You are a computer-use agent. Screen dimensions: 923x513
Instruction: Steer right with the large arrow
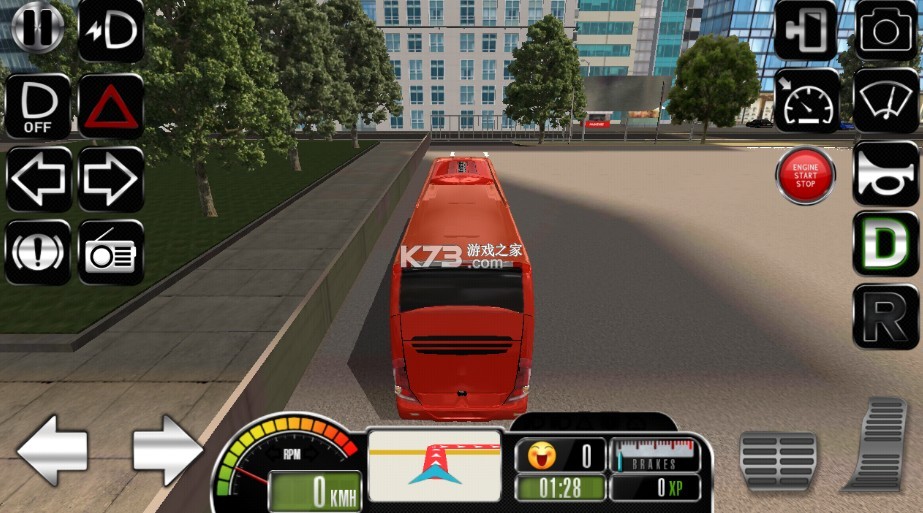point(167,451)
